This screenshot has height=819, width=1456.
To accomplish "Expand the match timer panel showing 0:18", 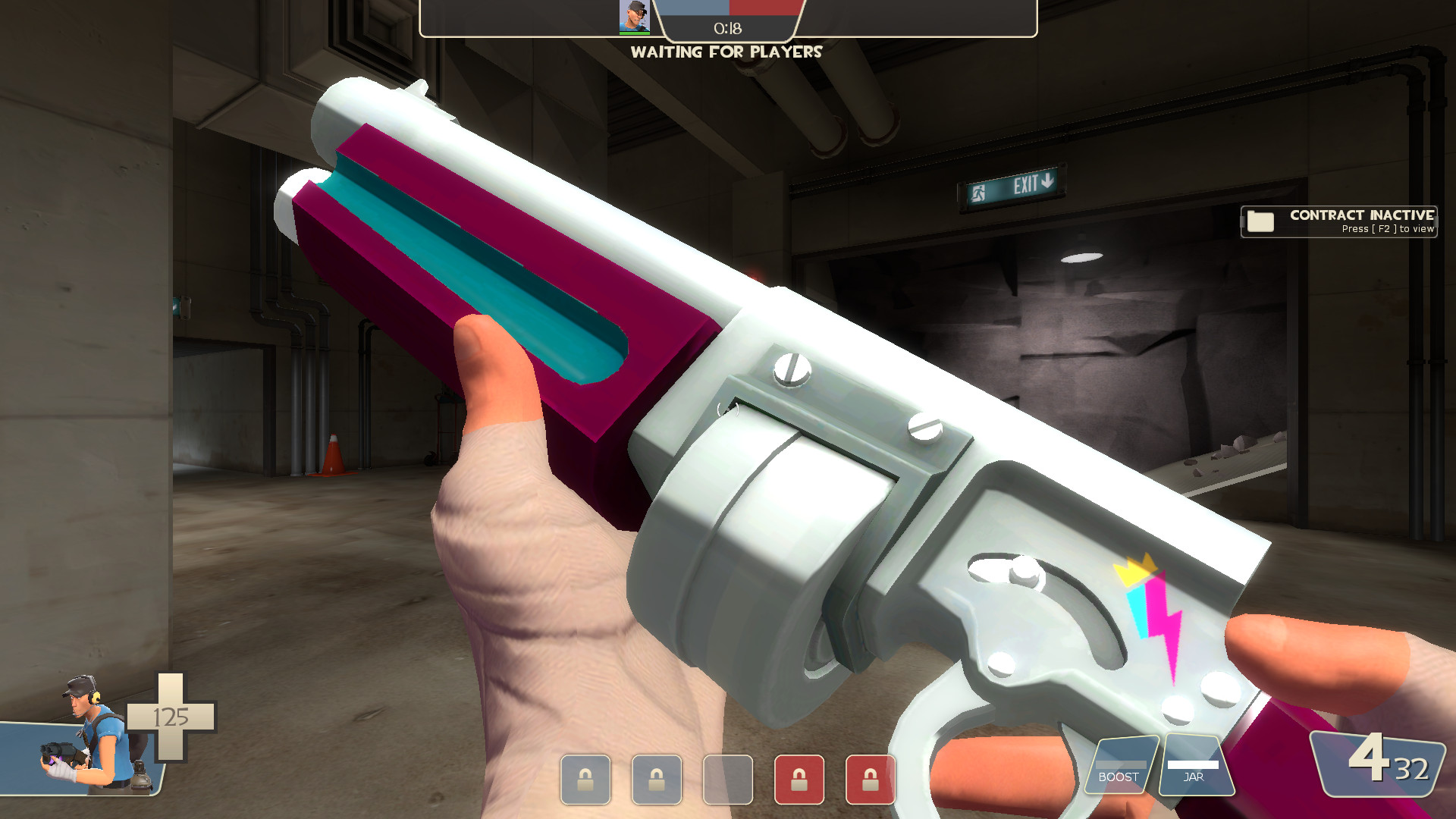I will click(726, 29).
